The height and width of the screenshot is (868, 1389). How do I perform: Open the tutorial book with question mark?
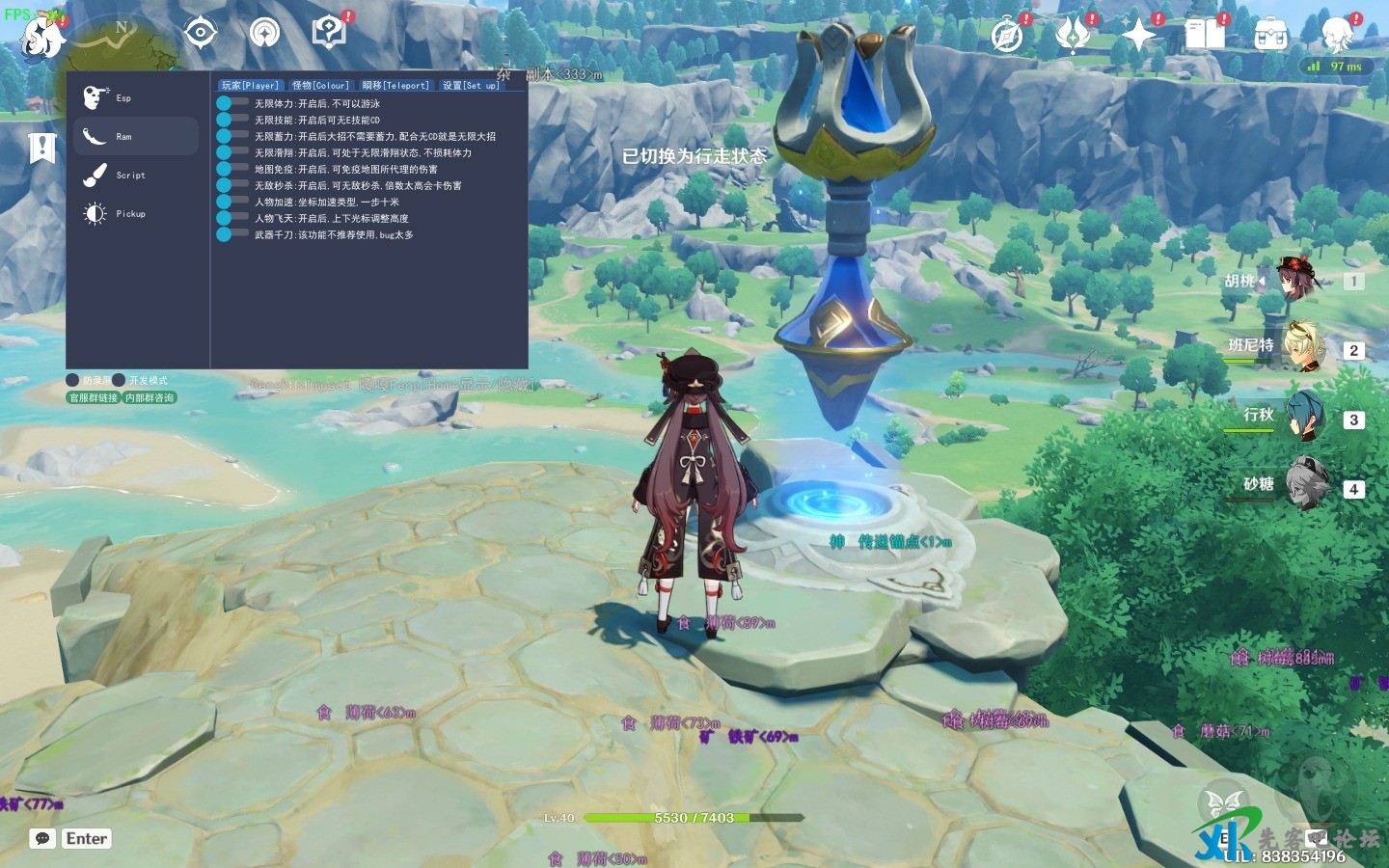tap(329, 33)
